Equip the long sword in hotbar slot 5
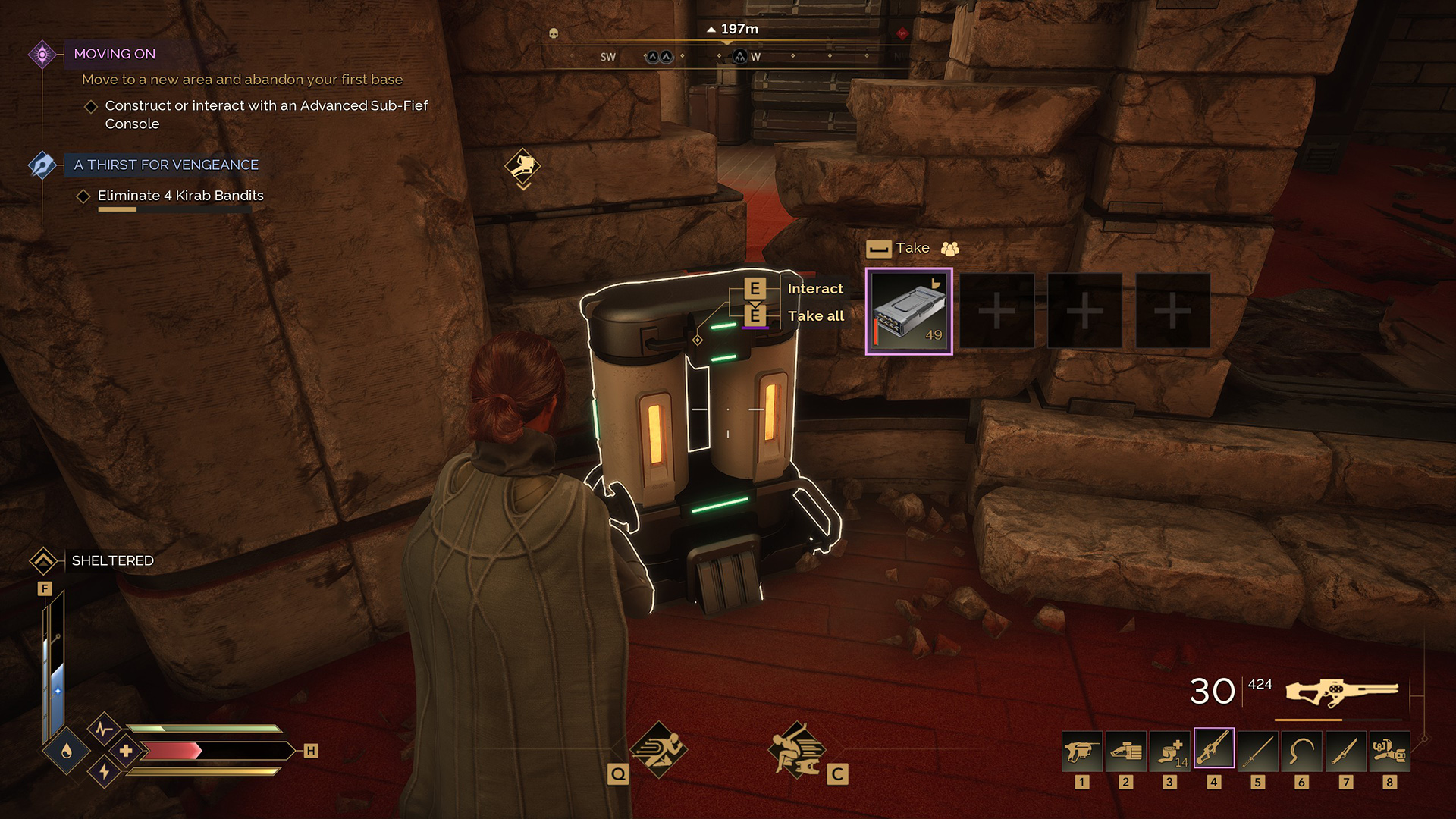Screen dimensions: 1456x819 [x=1258, y=751]
